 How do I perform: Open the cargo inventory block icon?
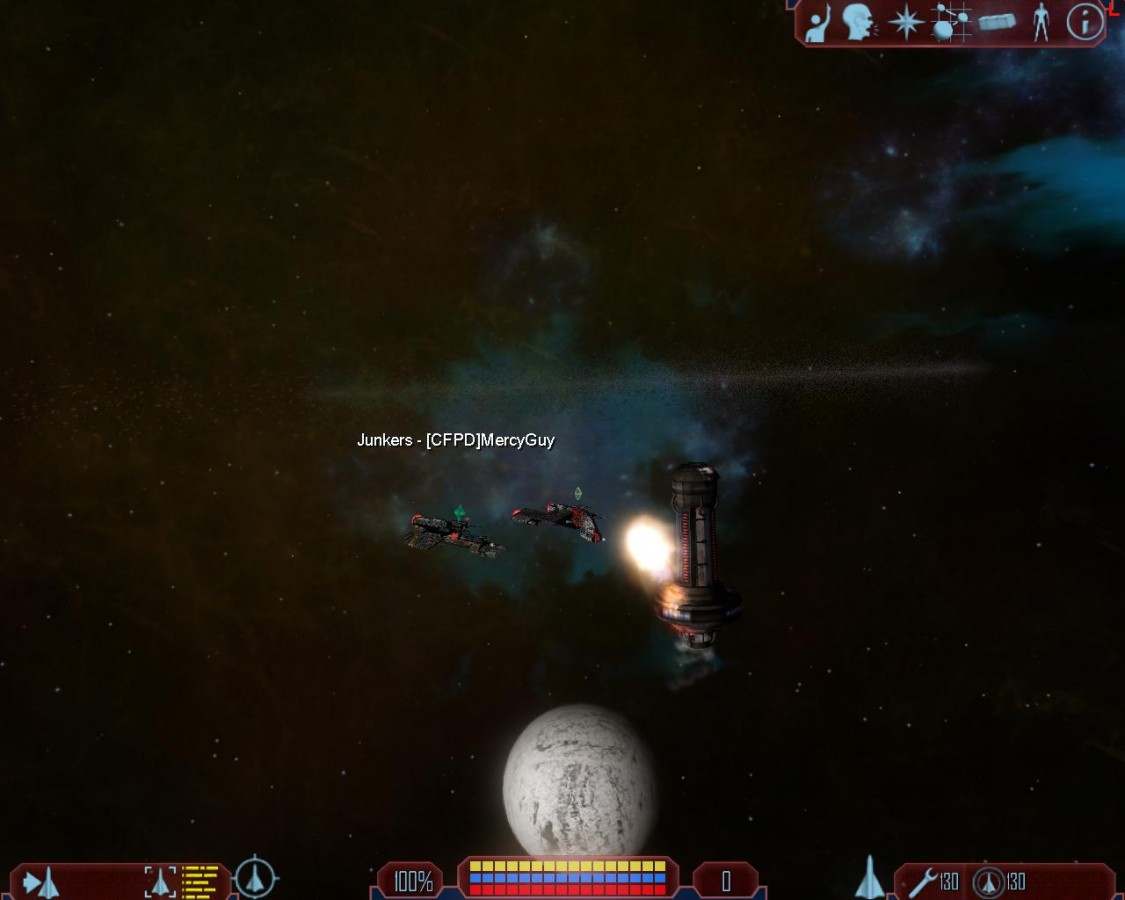(x=997, y=22)
